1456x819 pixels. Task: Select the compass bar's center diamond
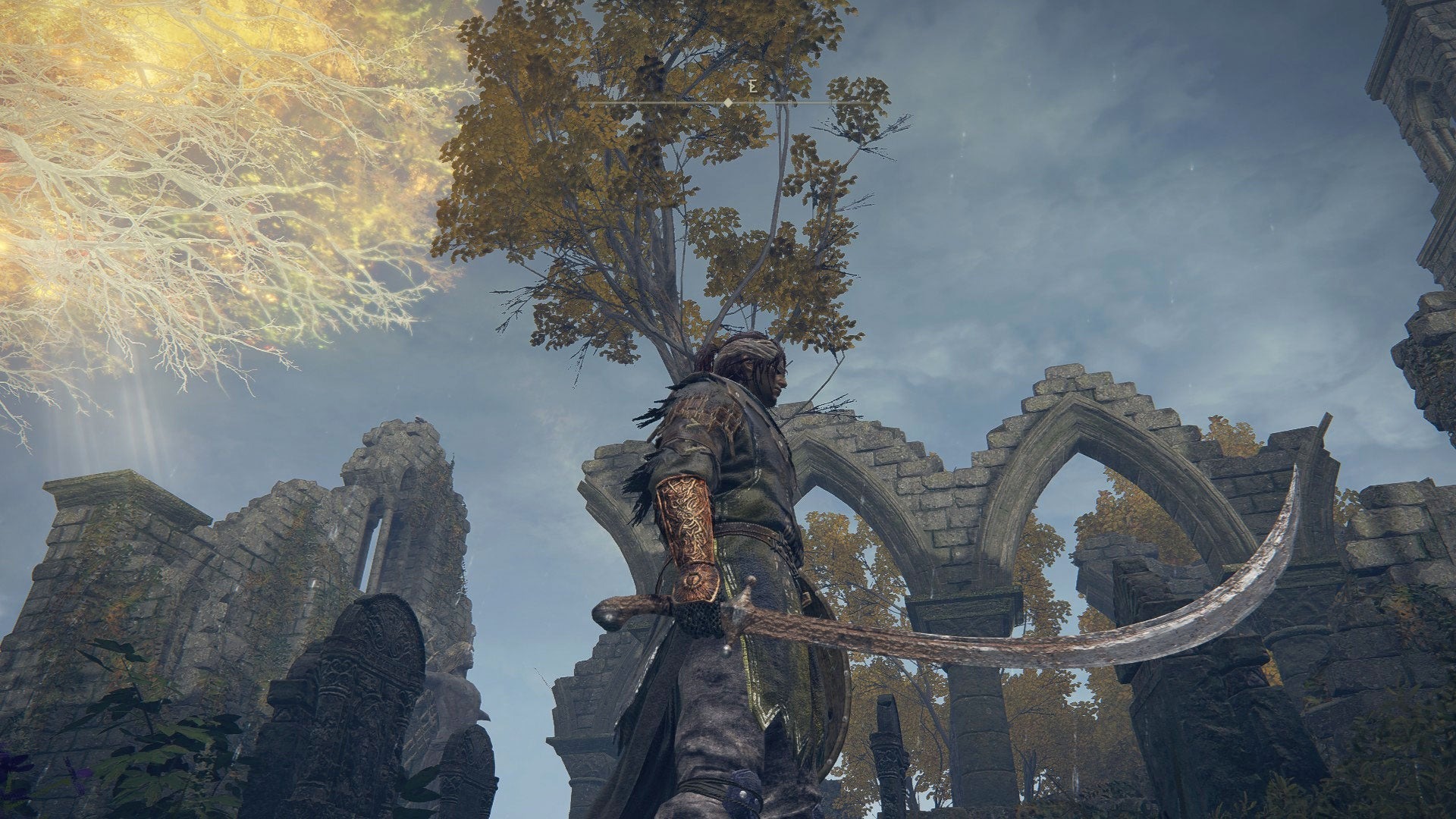(x=728, y=102)
